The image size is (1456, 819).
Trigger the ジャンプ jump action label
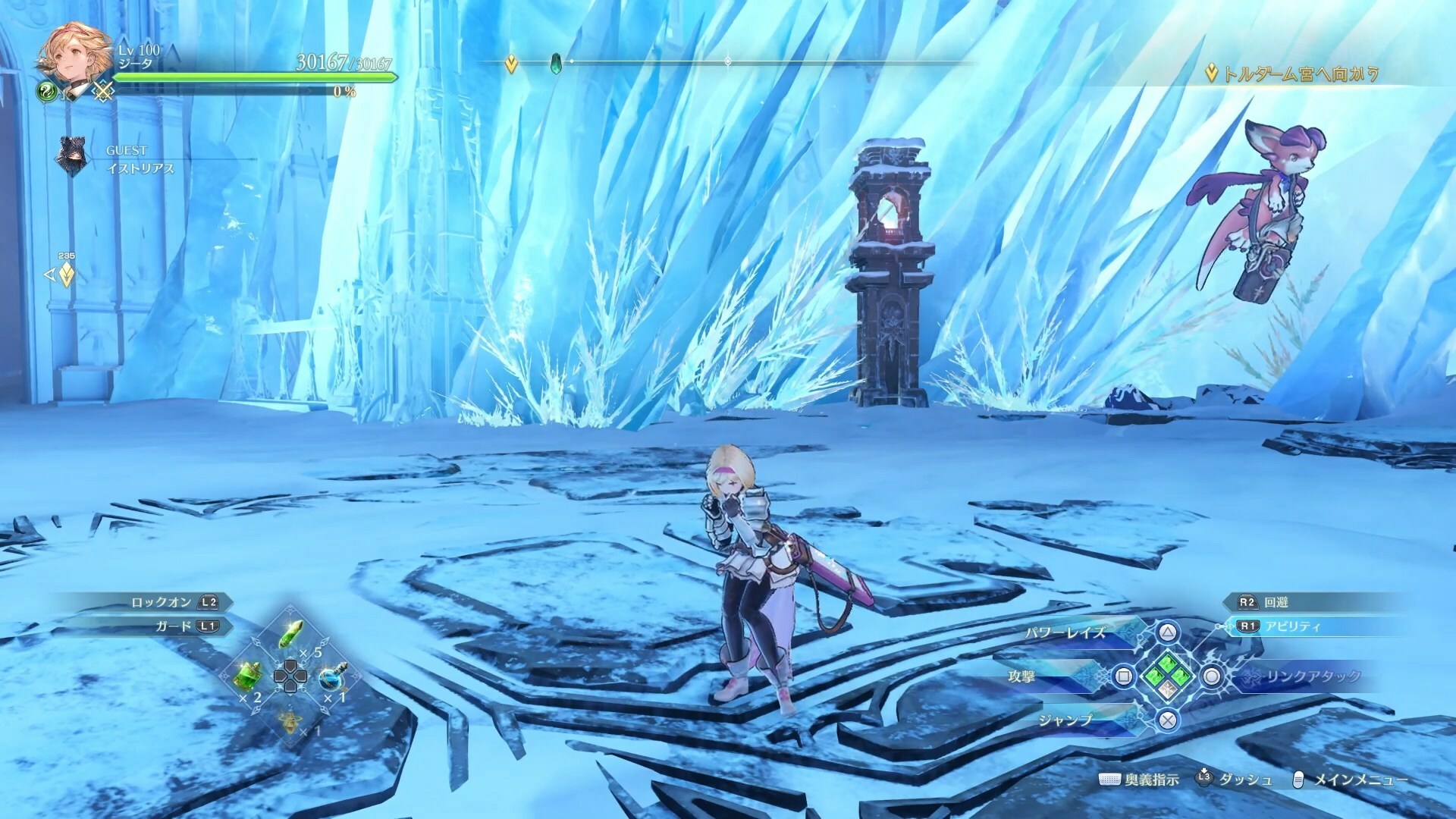coord(1065,720)
